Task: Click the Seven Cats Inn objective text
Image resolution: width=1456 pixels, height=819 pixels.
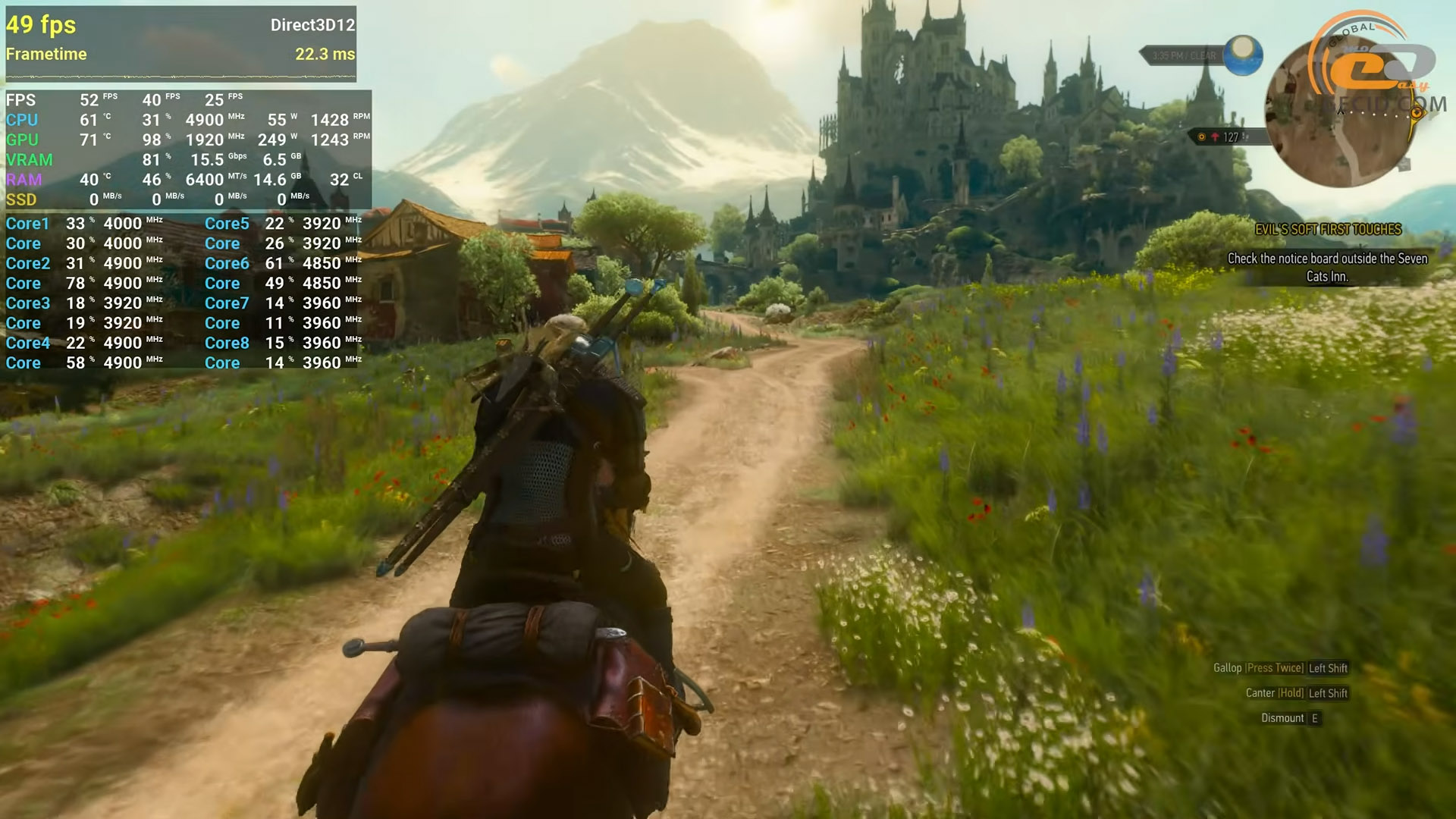Action: point(1327,267)
